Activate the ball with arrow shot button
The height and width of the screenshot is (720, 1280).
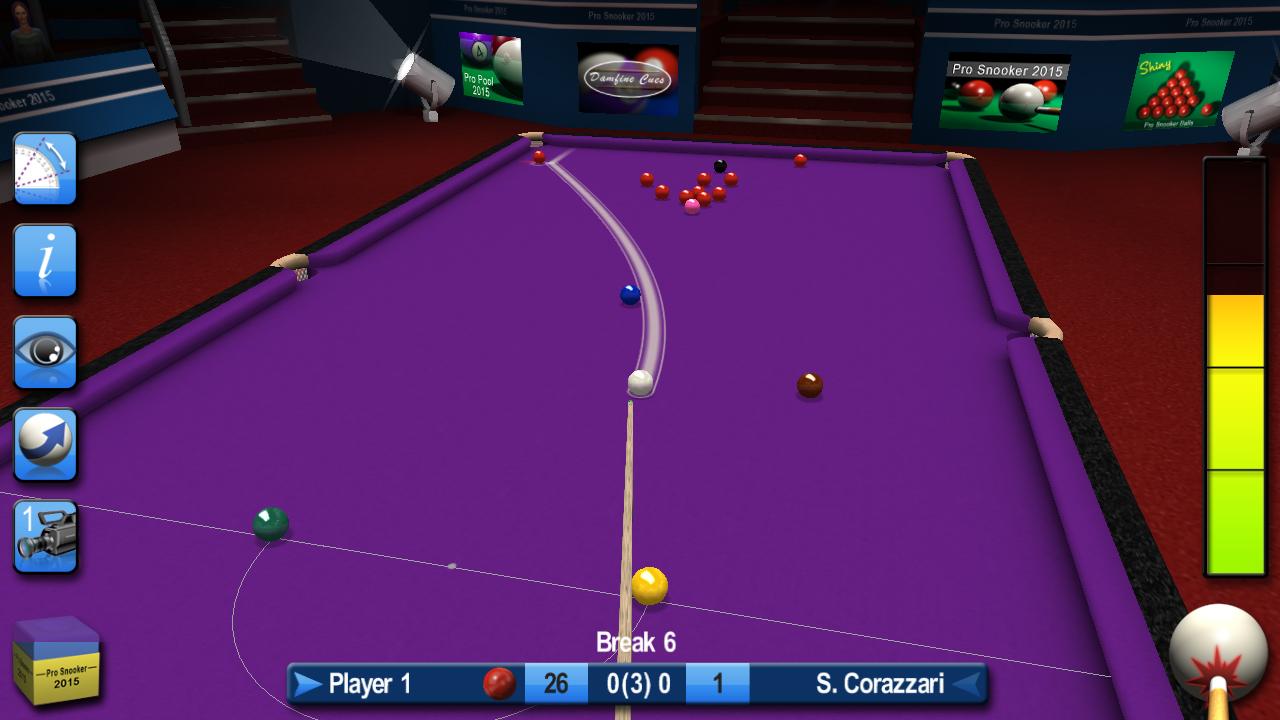pyautogui.click(x=45, y=444)
